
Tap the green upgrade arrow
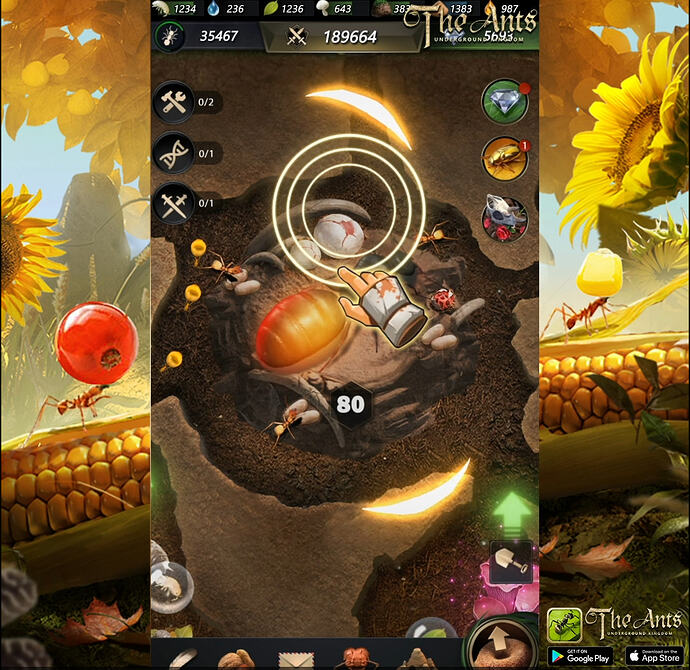pos(511,512)
